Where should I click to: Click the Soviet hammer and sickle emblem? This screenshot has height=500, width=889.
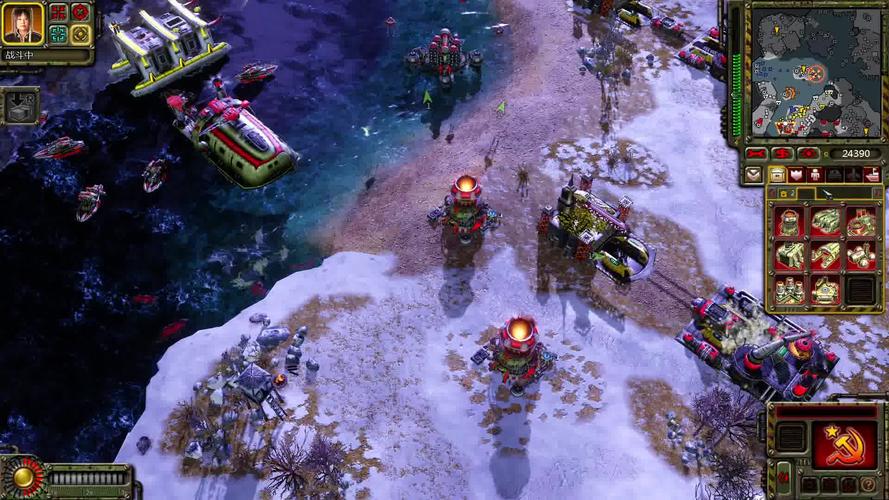point(846,444)
